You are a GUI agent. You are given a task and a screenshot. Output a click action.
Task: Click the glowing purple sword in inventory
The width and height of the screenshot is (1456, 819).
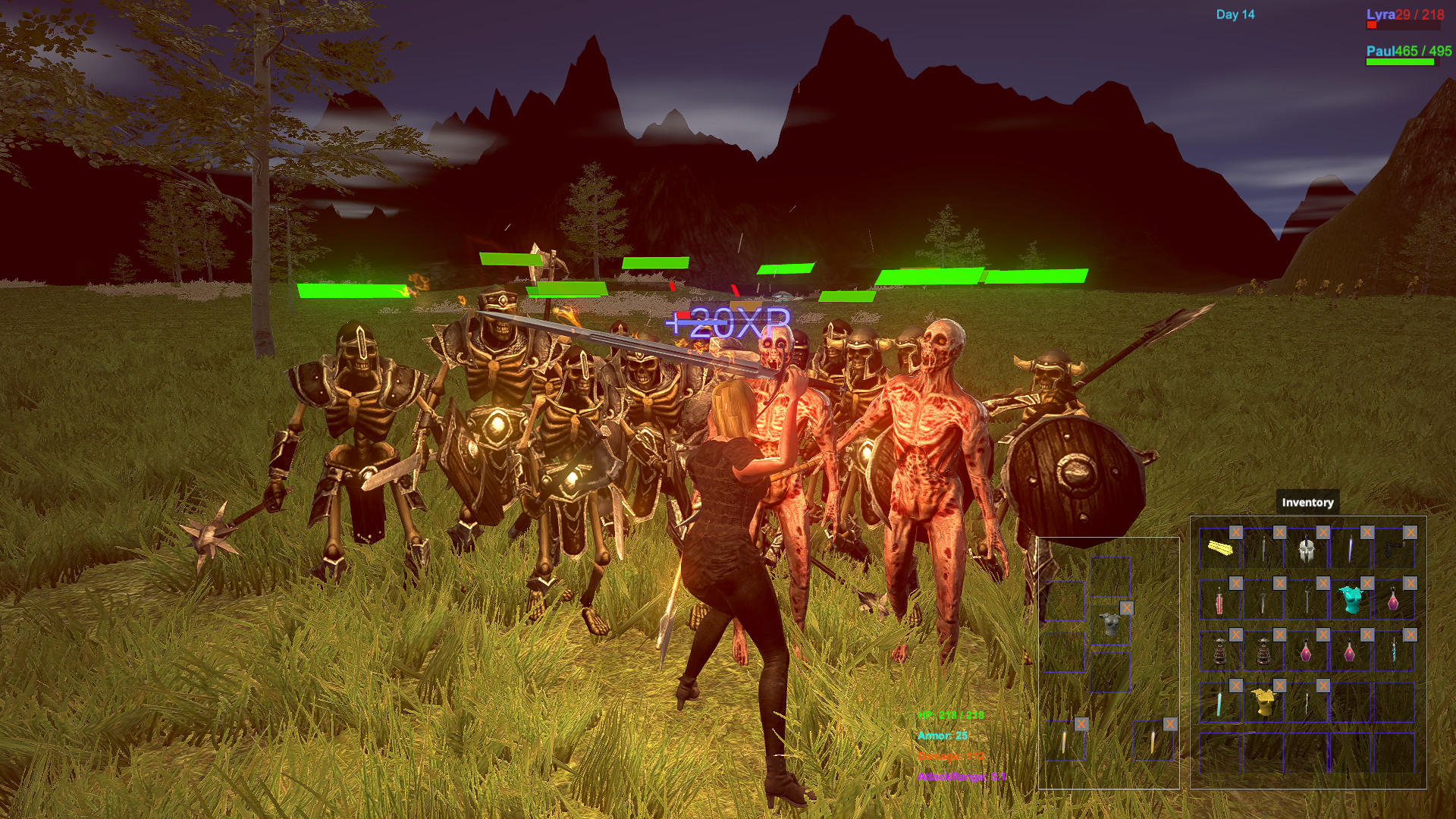coord(1351,550)
